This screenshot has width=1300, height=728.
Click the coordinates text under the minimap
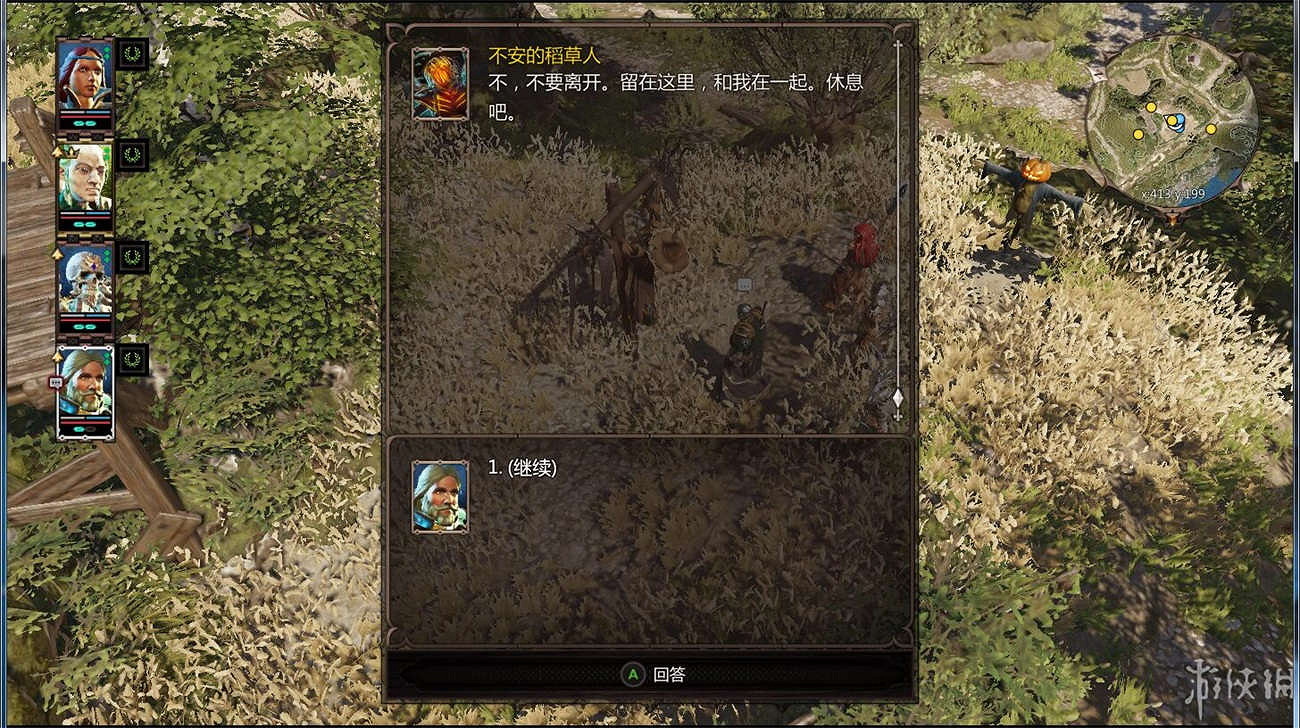tap(1174, 193)
